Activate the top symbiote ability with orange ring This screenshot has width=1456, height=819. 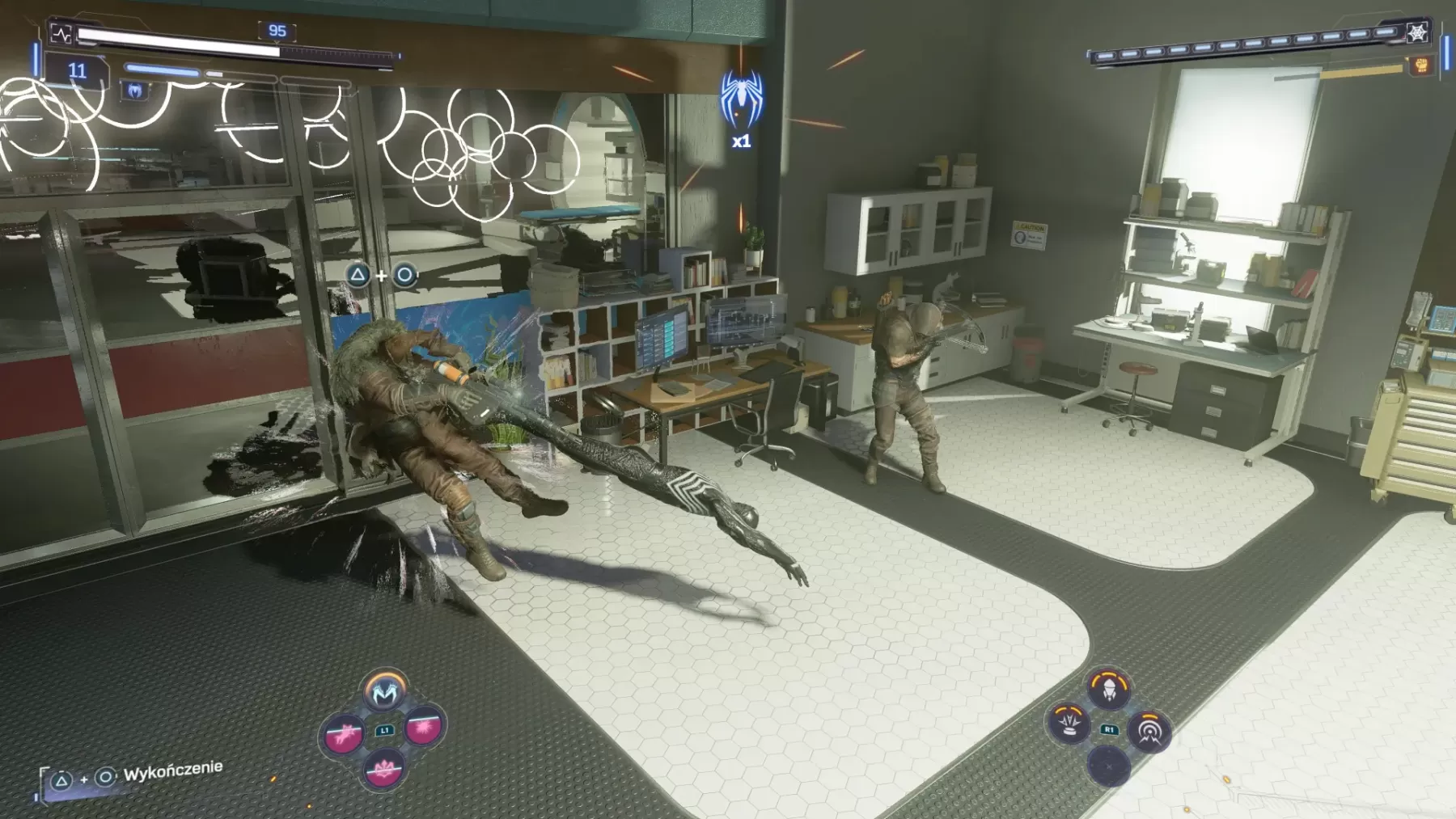385,691
